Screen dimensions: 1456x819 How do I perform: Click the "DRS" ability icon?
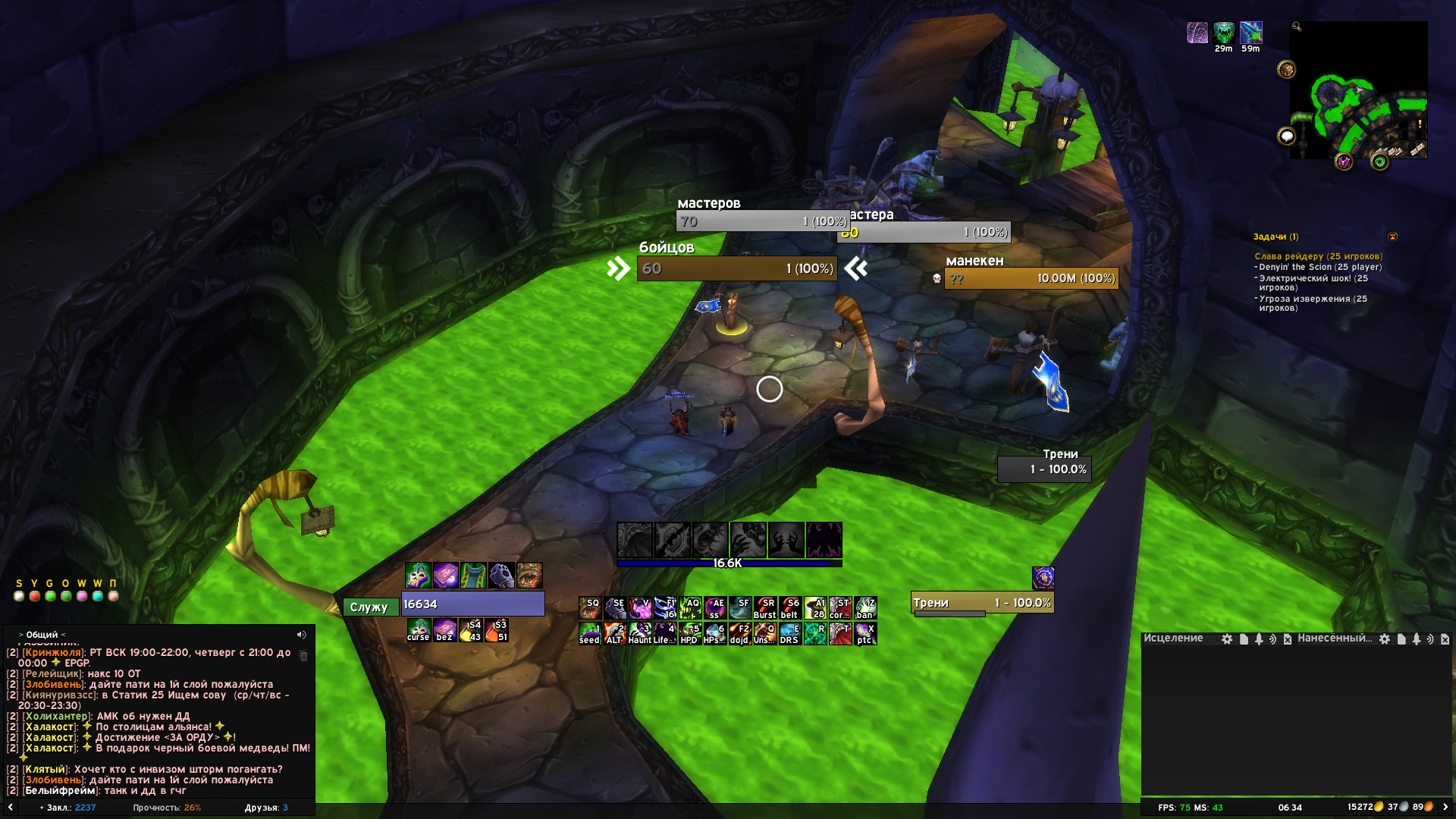coord(789,633)
